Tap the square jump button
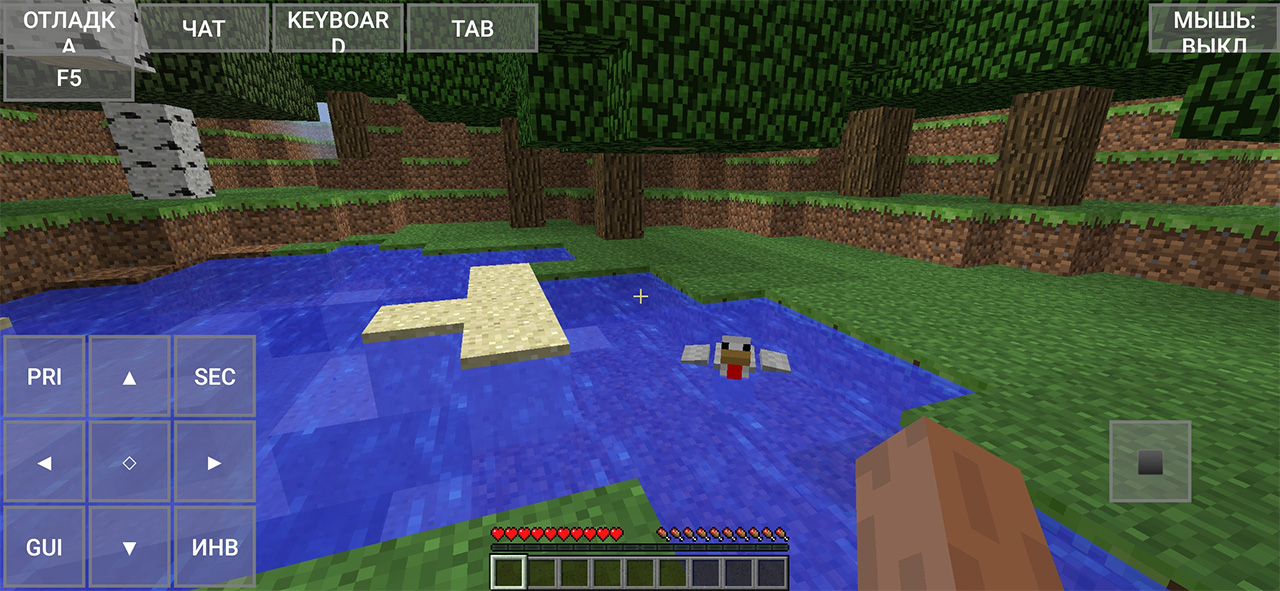Viewport: 1280px width, 591px height. (x=1150, y=461)
